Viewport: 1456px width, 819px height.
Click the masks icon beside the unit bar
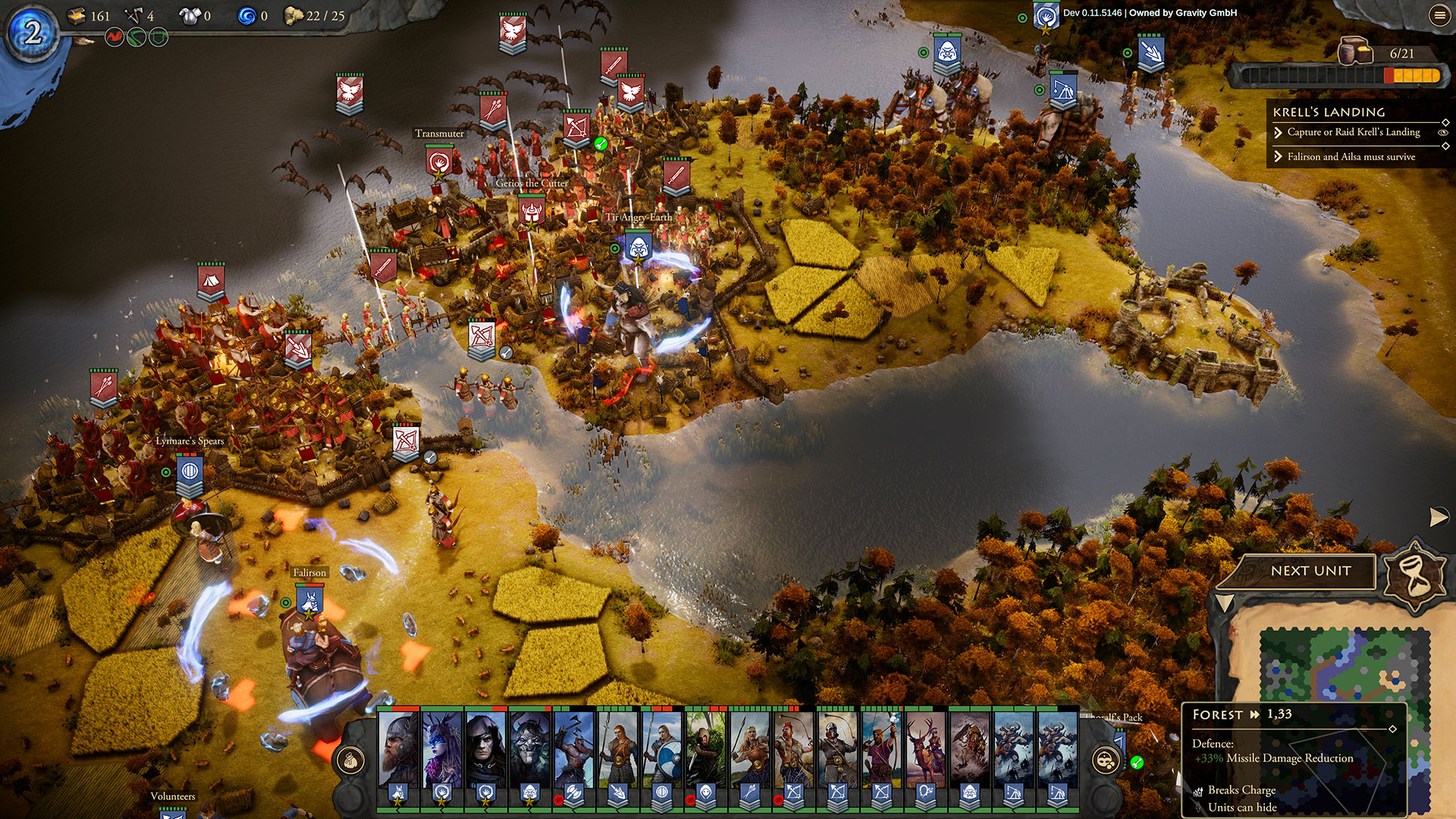click(x=1106, y=759)
